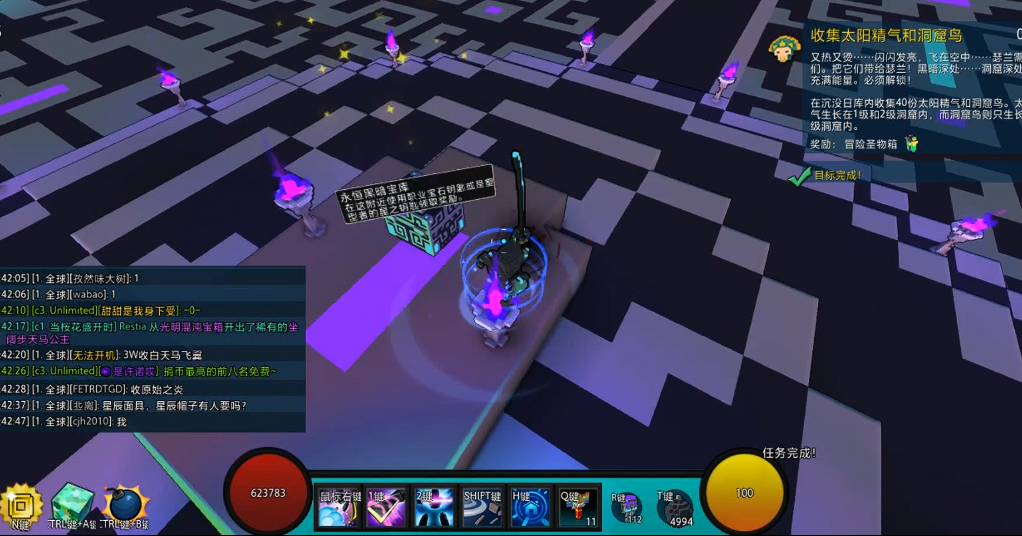Click the H key mount slot
The width and height of the screenshot is (1022, 536).
coord(530,507)
